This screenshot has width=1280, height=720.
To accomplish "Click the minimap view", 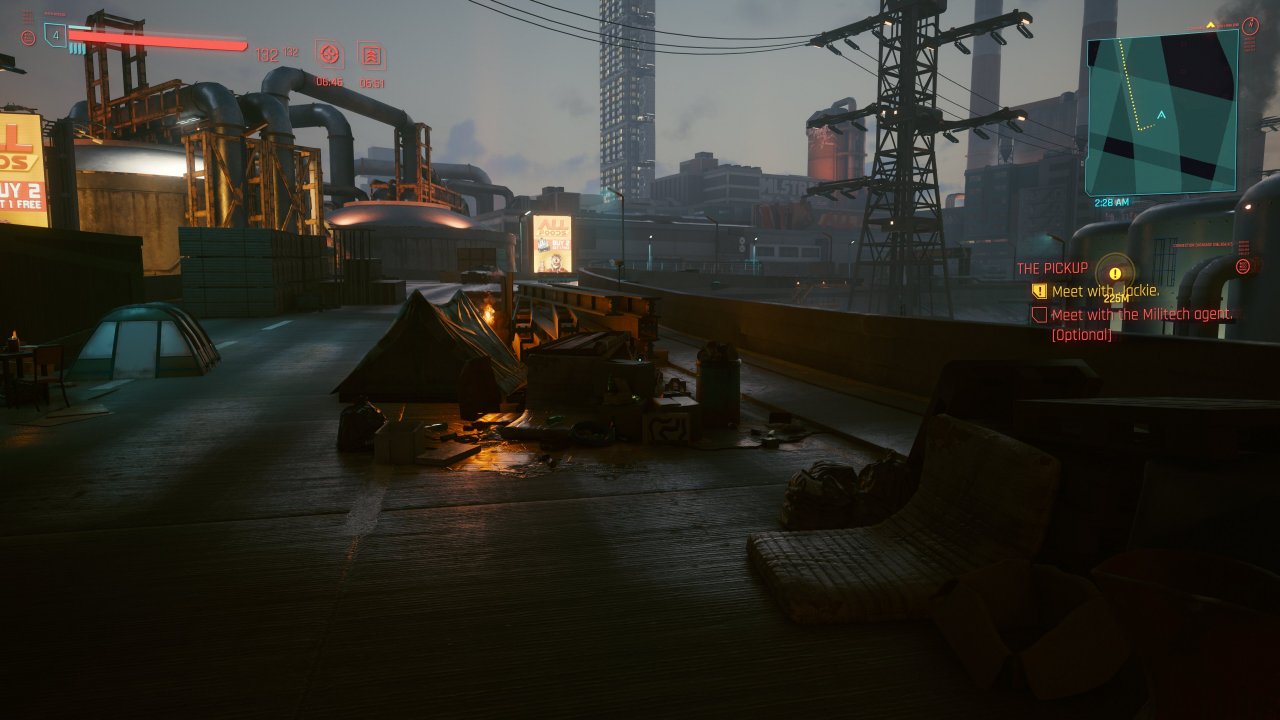I will tap(1165, 110).
